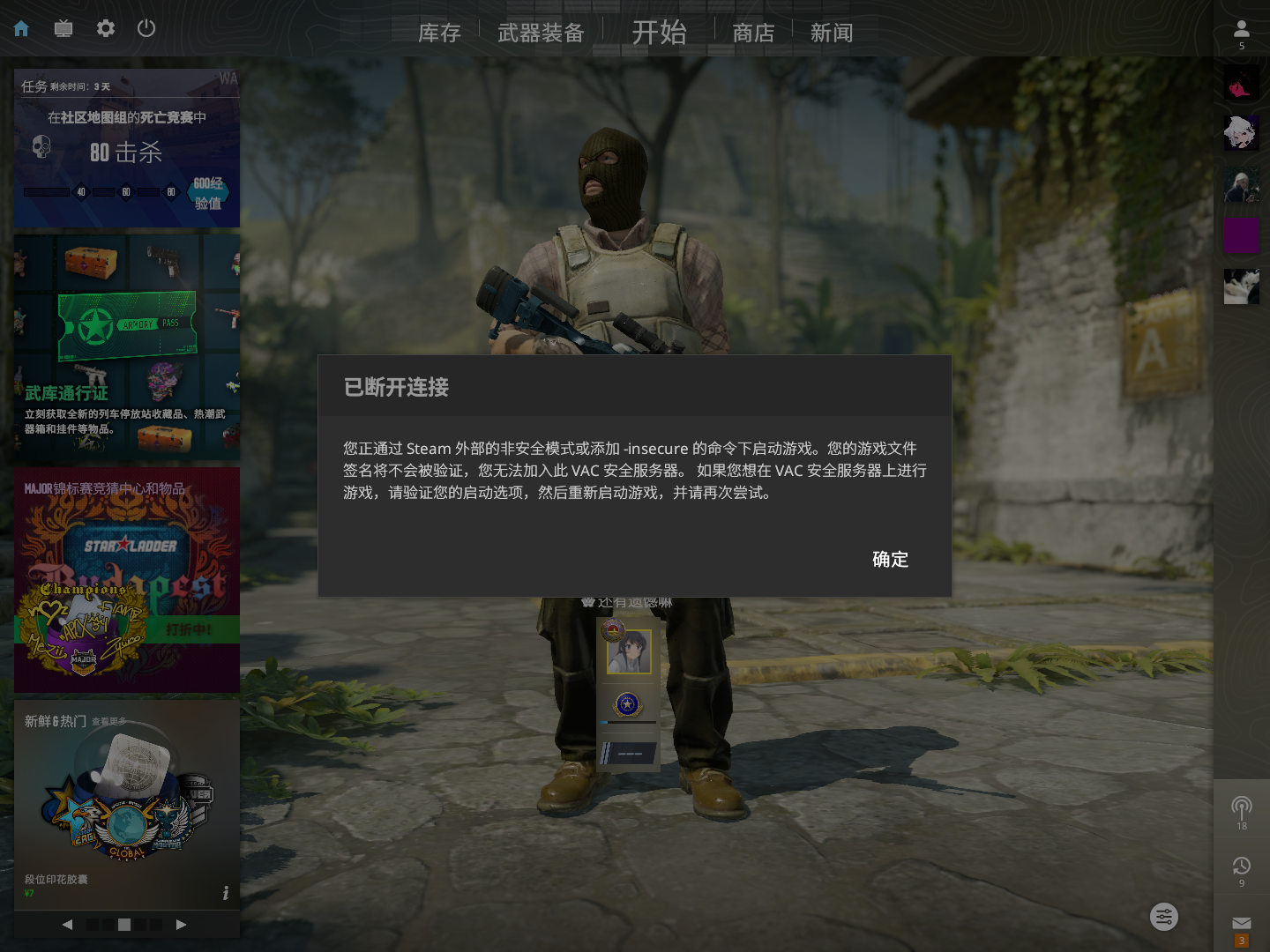Go back with the carousel left arrow
Image resolution: width=1270 pixels, height=952 pixels.
point(67,925)
